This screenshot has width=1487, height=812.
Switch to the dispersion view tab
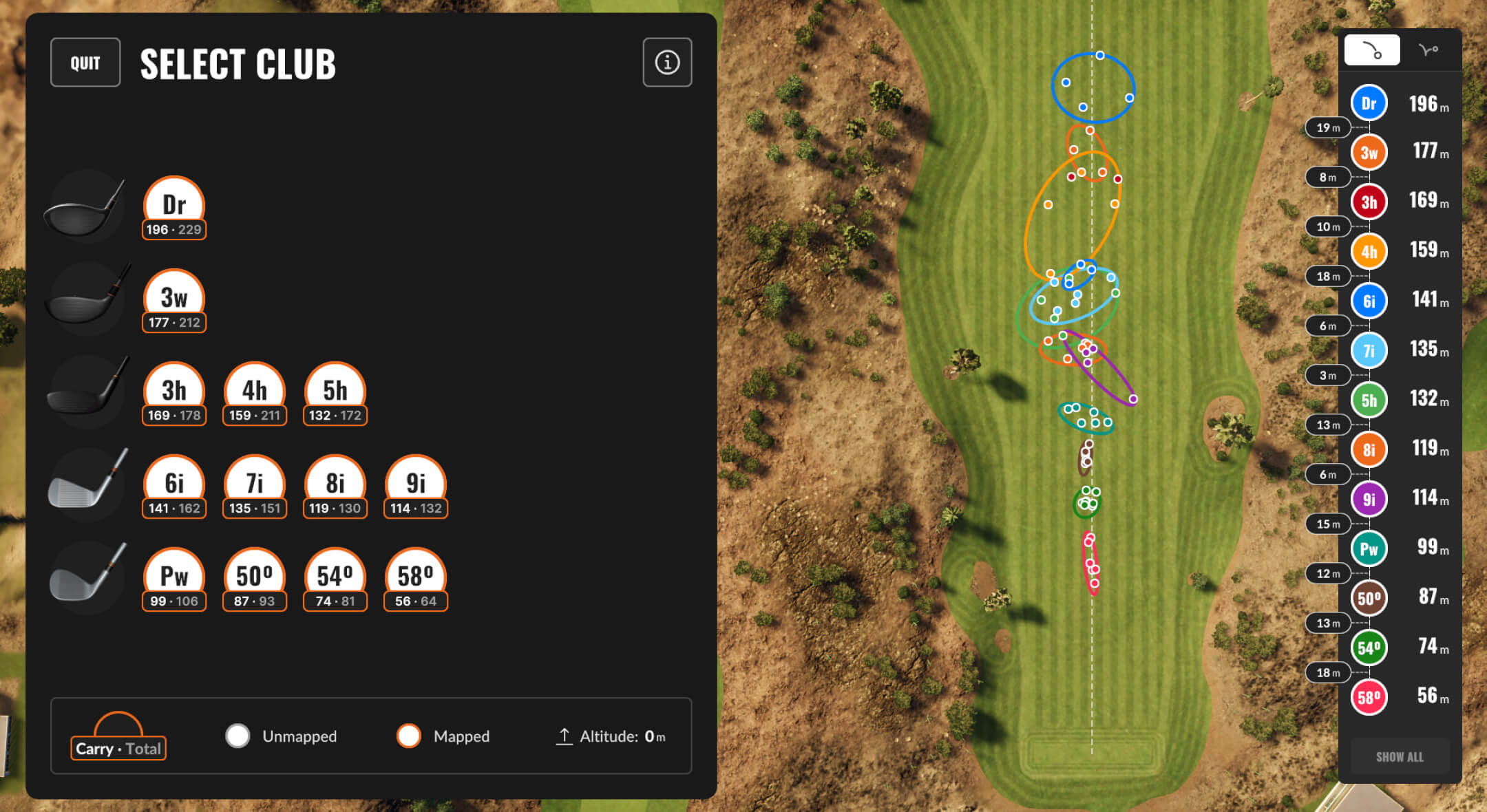point(1428,50)
